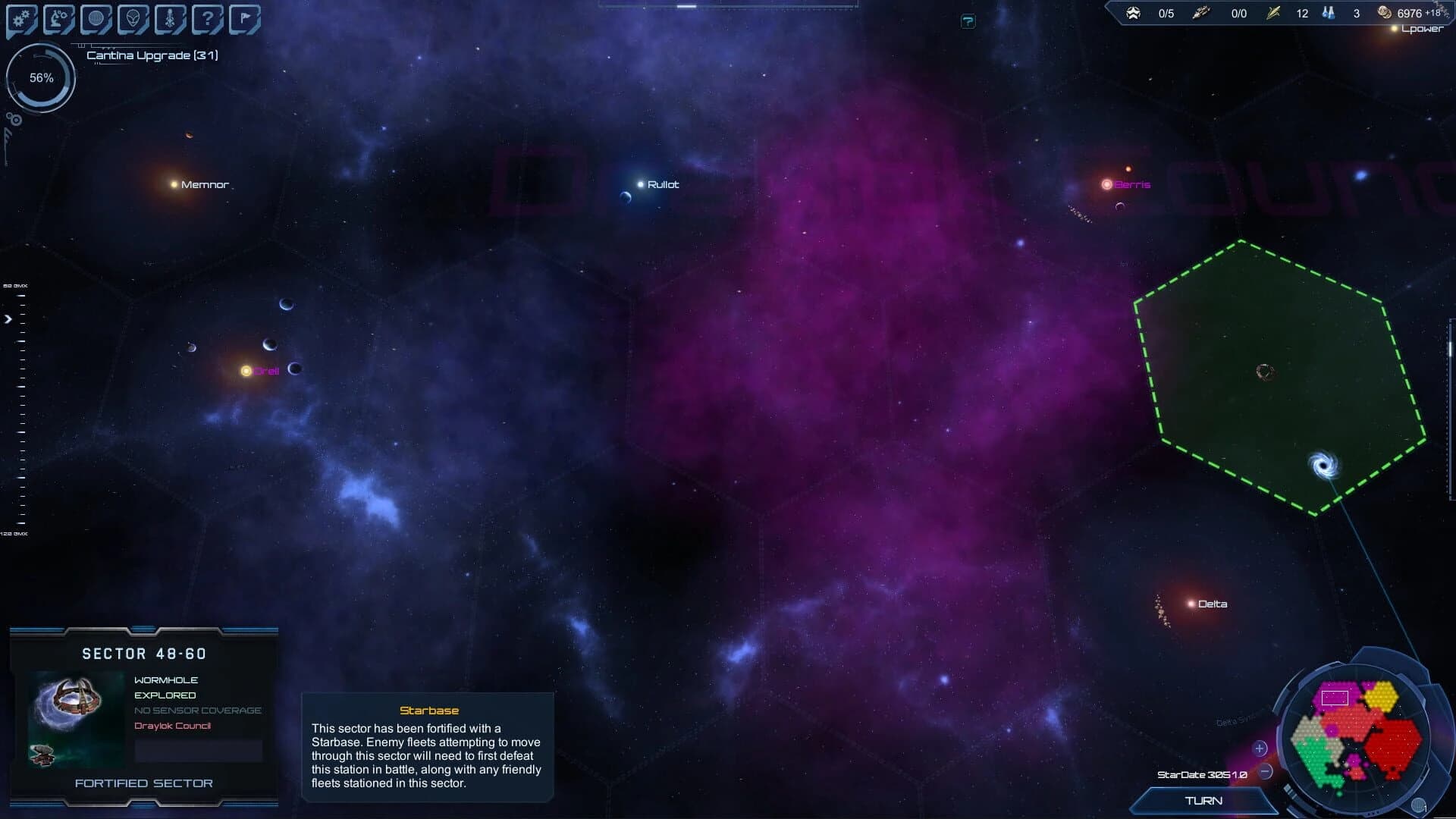Image resolution: width=1456 pixels, height=819 pixels.
Task: Click the Fortified Sector label
Action: (144, 783)
